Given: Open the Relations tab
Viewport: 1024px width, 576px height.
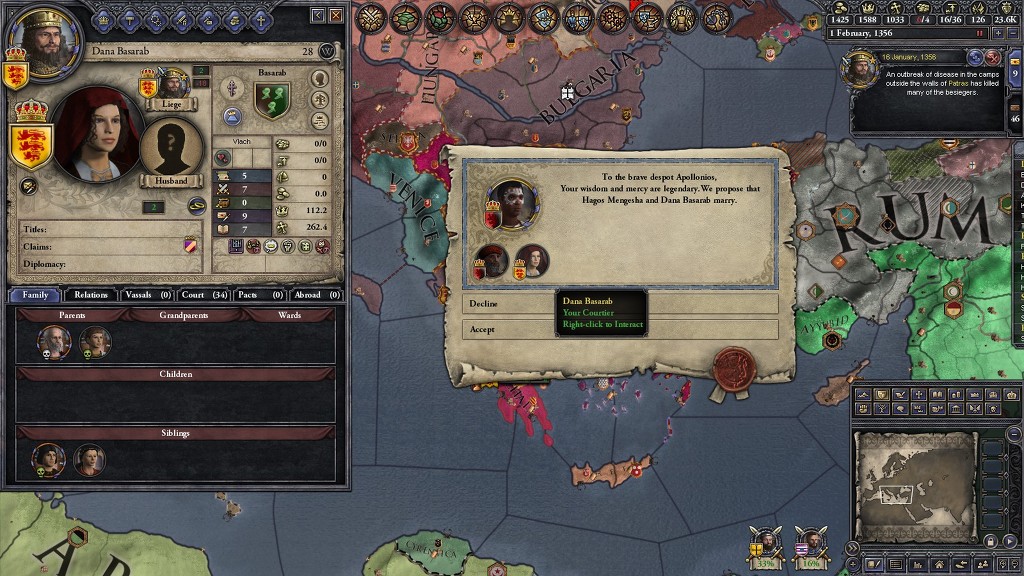Looking at the screenshot, I should [x=91, y=295].
